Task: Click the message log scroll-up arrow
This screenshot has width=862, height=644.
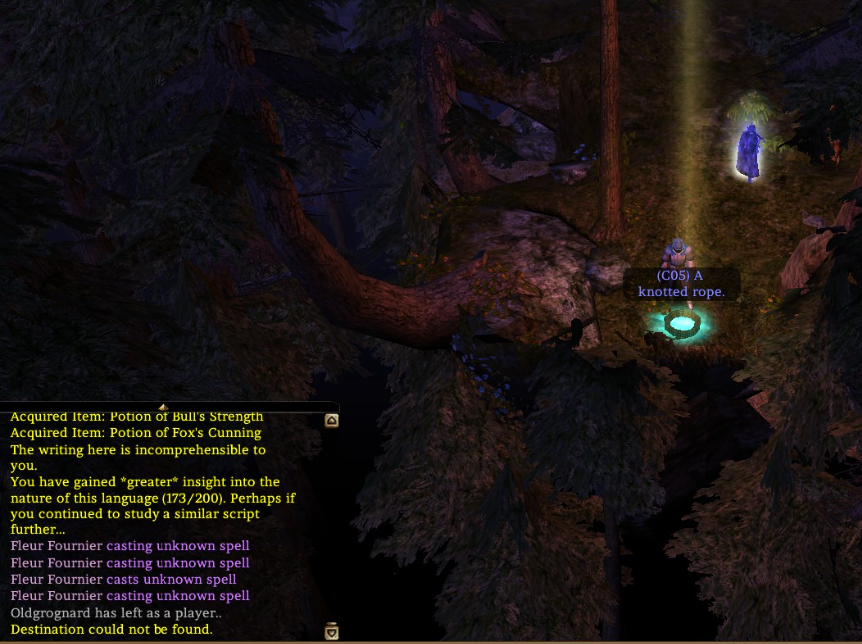Action: point(331,421)
